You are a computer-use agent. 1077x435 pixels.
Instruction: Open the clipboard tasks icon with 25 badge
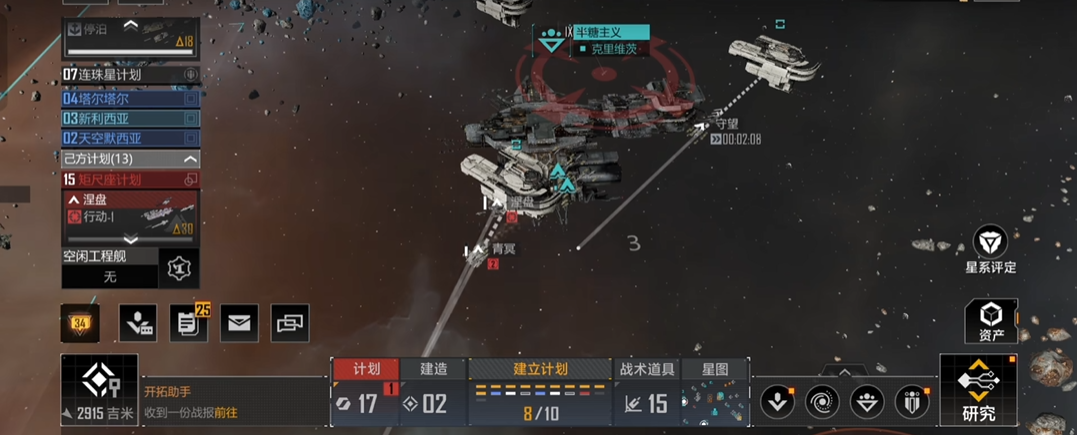click(187, 323)
